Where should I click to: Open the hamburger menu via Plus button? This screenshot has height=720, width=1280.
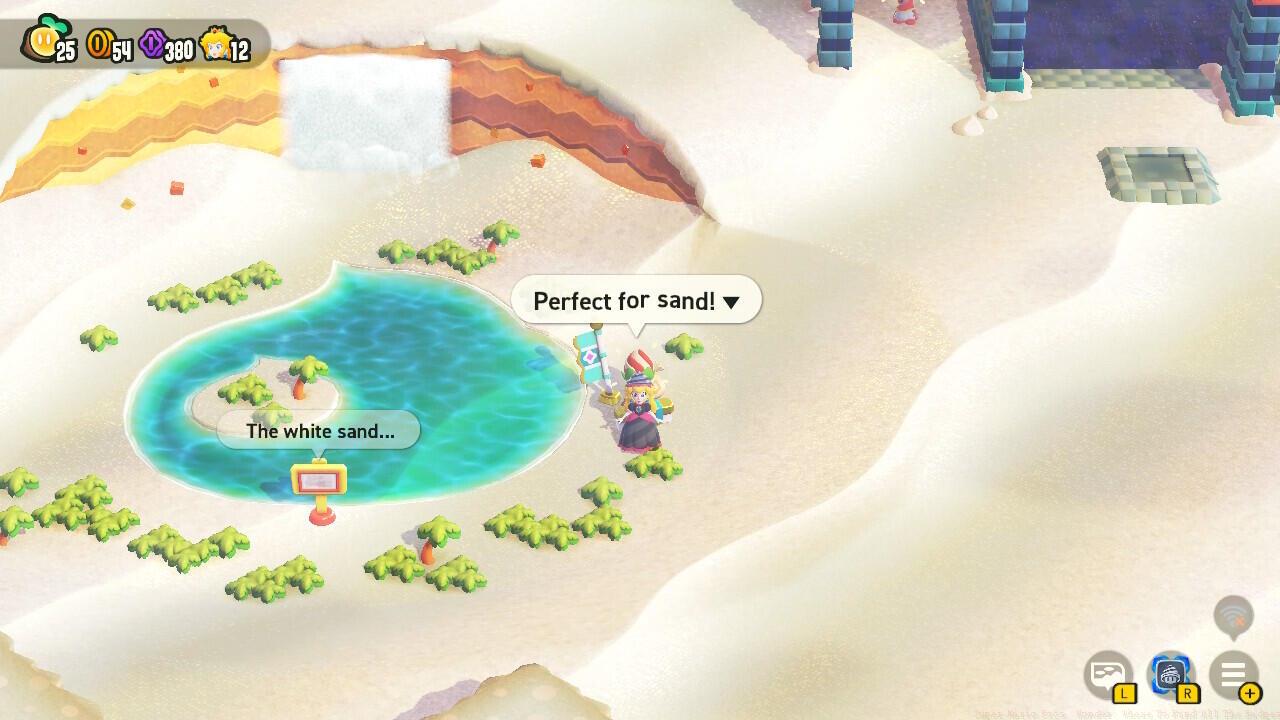[x=1233, y=674]
